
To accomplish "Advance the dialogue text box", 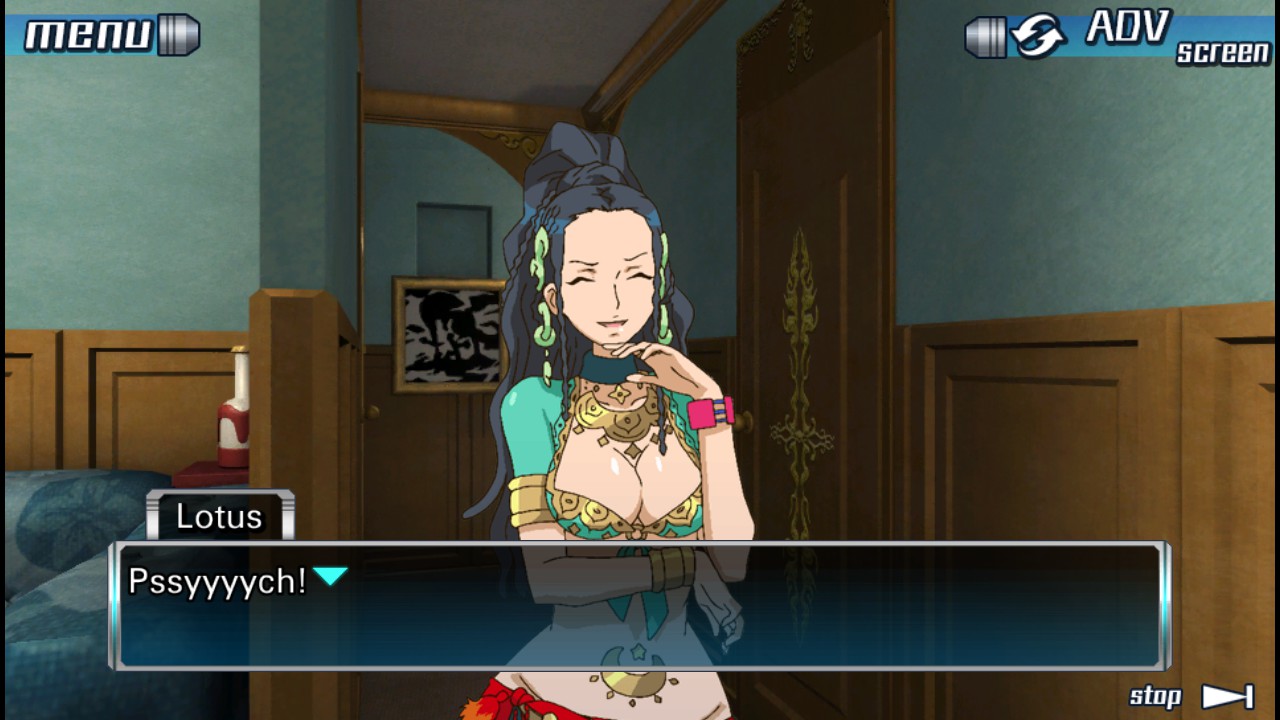I will (640, 606).
